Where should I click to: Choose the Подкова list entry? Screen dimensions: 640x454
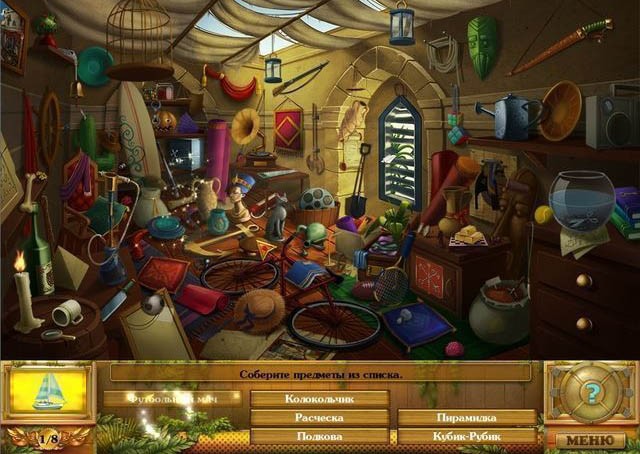point(319,436)
